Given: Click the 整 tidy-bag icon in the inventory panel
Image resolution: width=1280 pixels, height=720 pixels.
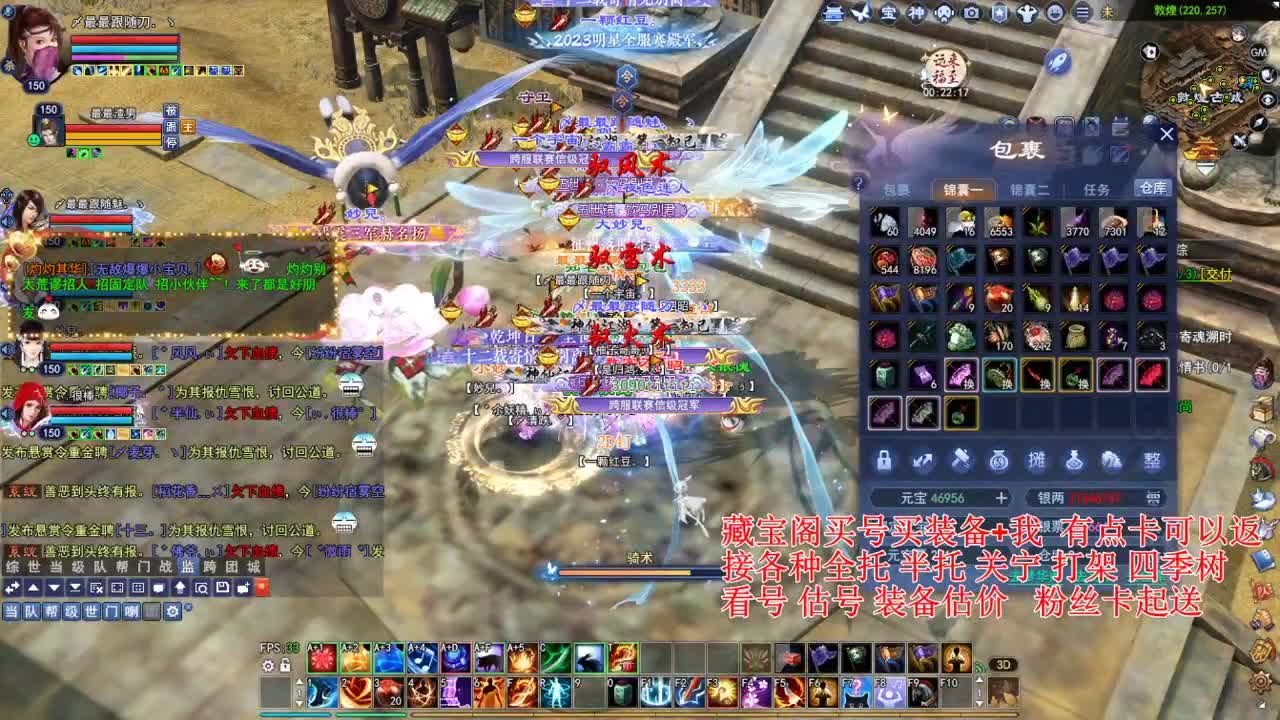Looking at the screenshot, I should pos(1152,461).
